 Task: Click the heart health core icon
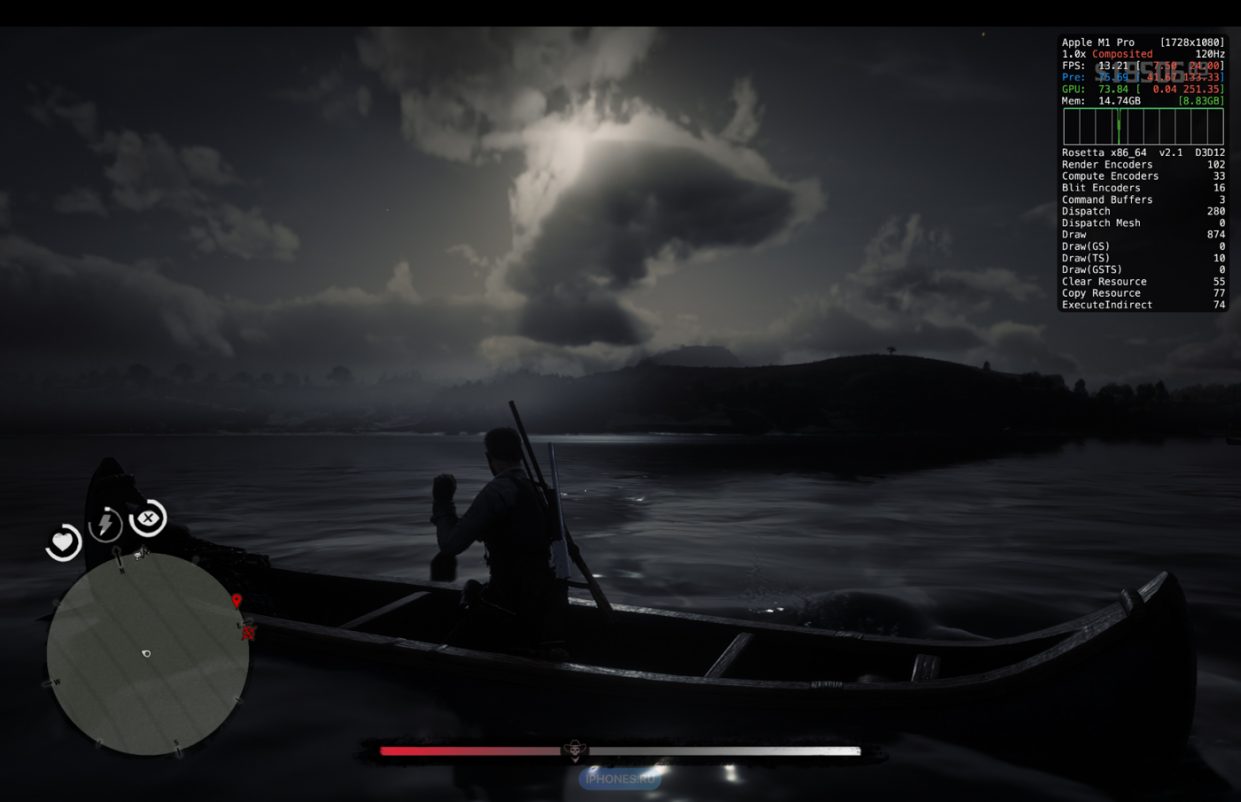pyautogui.click(x=64, y=542)
